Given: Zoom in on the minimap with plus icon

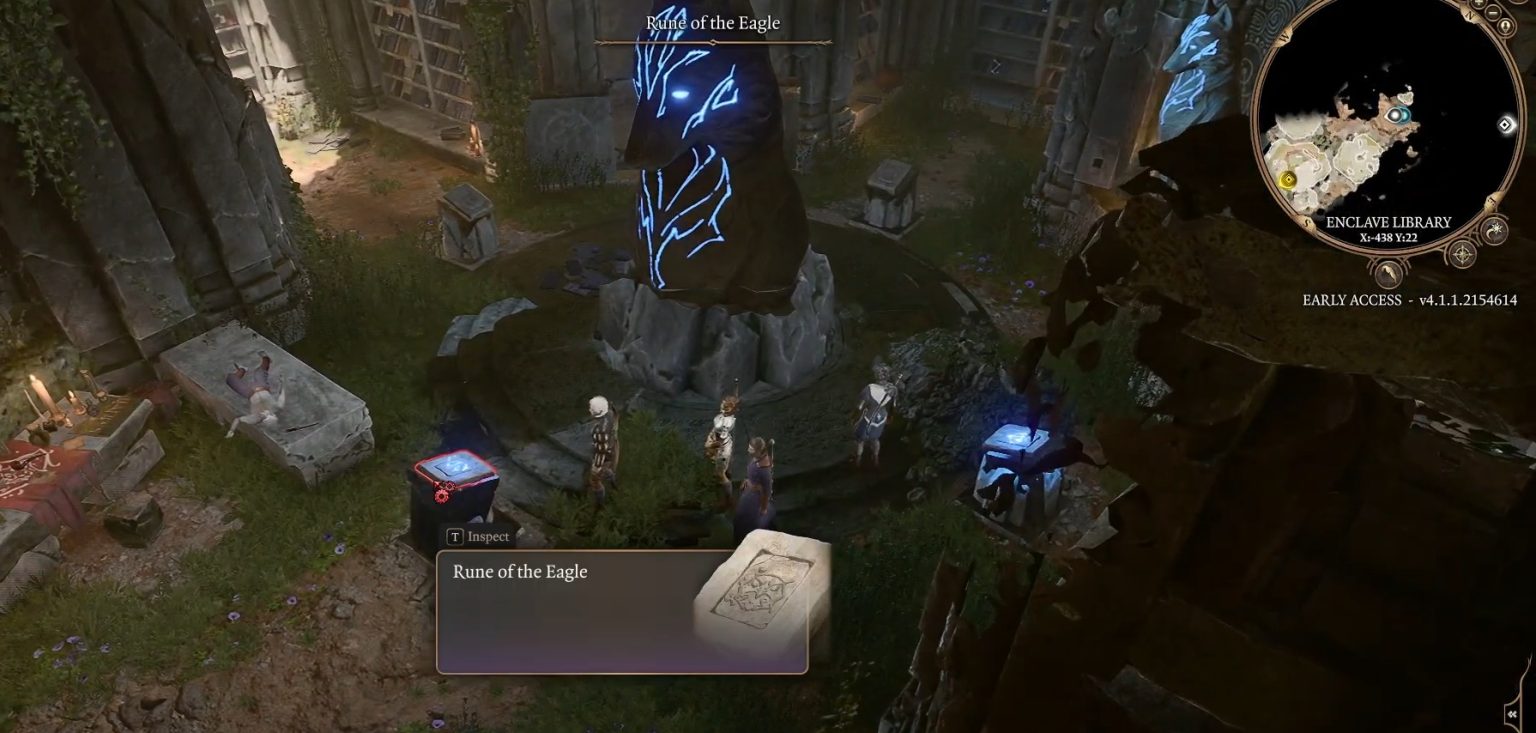Looking at the screenshot, I should click(1478, 3).
